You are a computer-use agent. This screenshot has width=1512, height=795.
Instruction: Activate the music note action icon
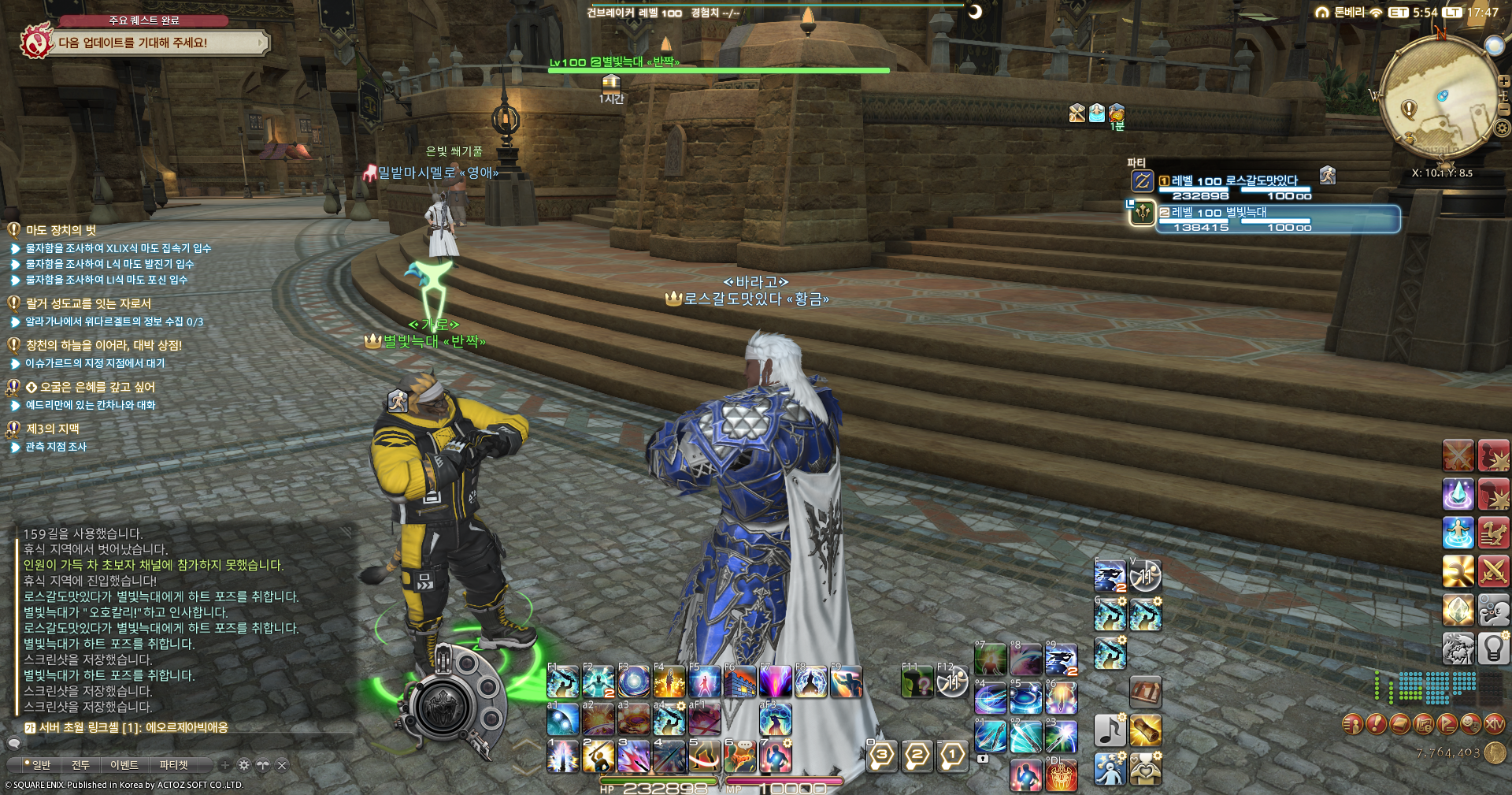1110,730
